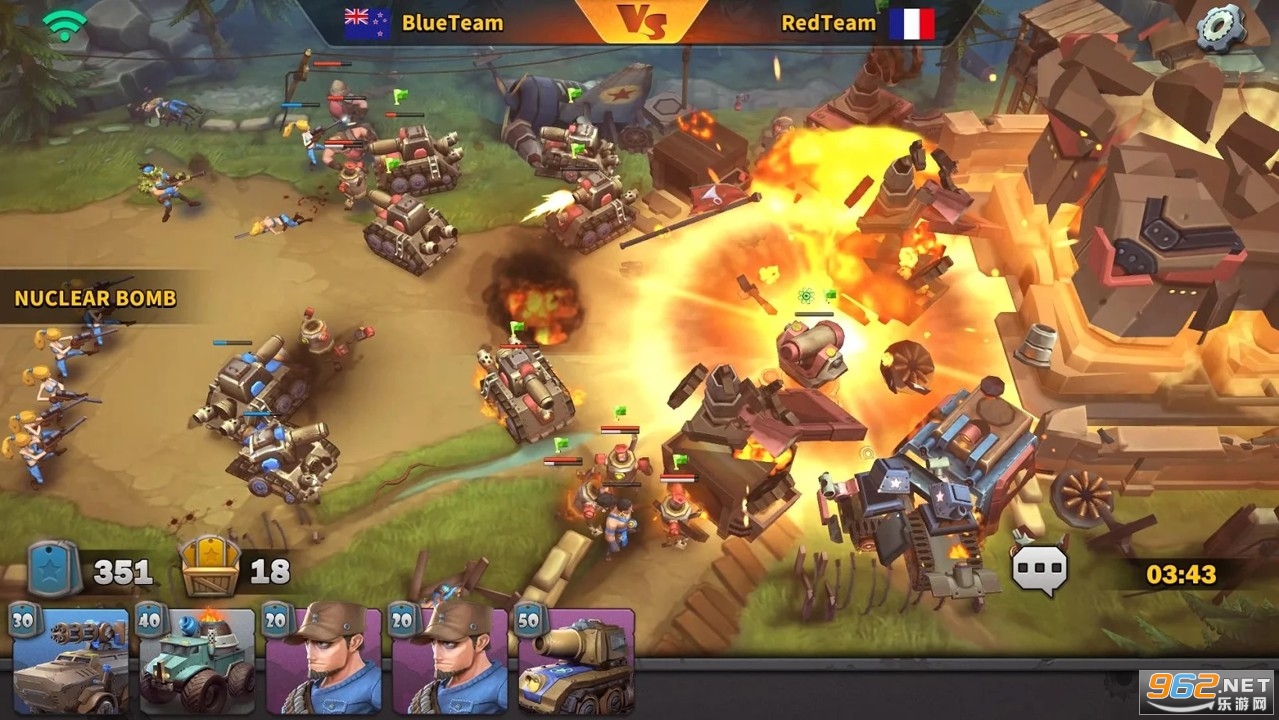Select the 40-cost teal truck card
Screen dimensions: 1279x720
point(197,662)
